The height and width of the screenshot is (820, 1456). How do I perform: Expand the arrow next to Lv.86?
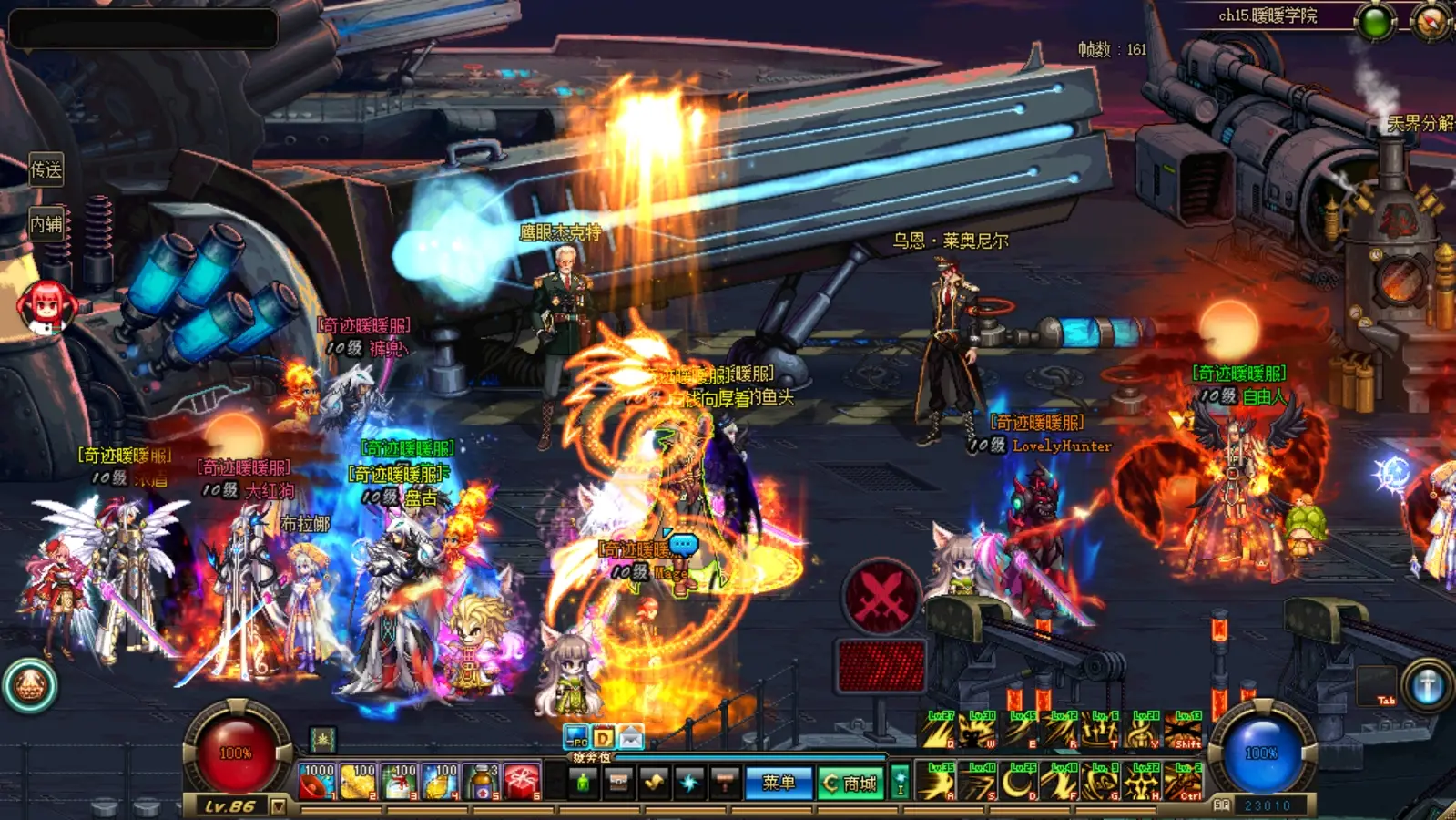click(x=279, y=806)
